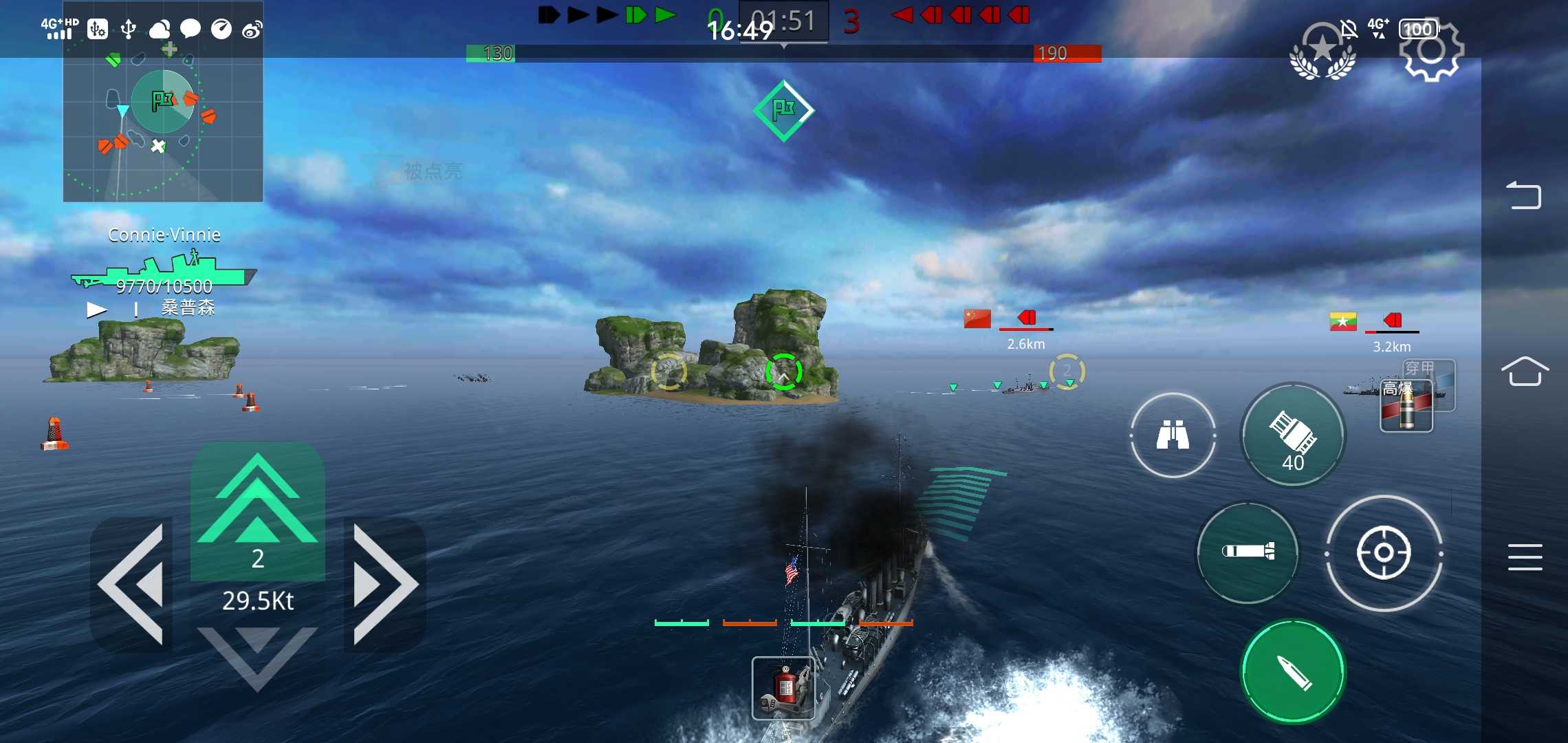Target the enemy ship marker at 3.2km
The height and width of the screenshot is (743, 1568).
tap(1391, 322)
